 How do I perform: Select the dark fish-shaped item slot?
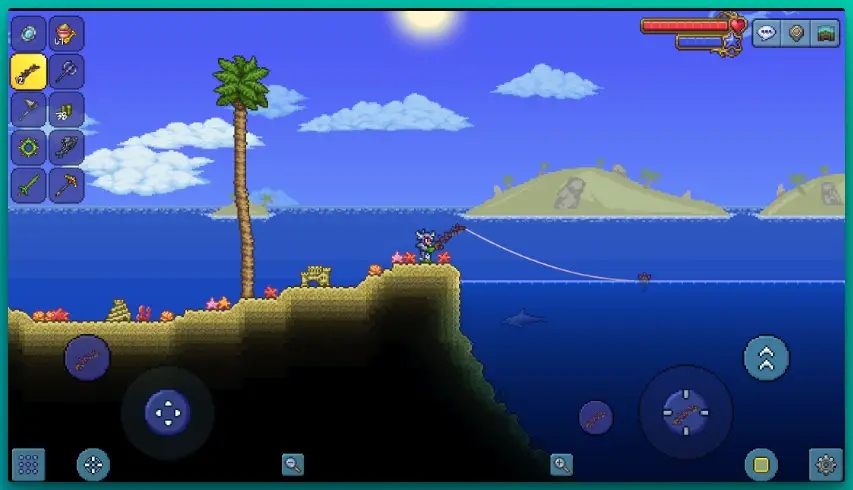coord(67,148)
